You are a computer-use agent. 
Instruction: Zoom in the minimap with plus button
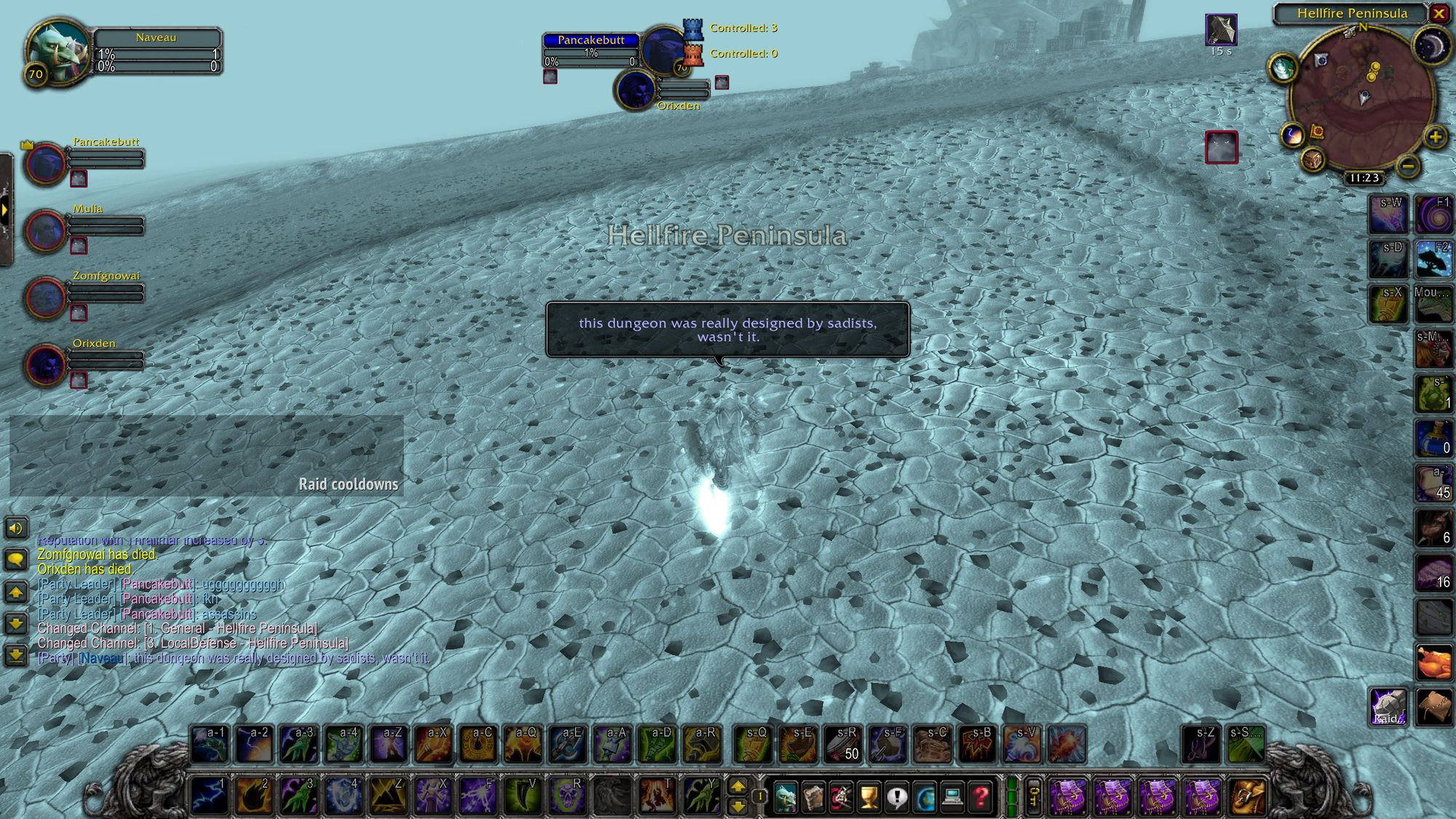(x=1435, y=137)
